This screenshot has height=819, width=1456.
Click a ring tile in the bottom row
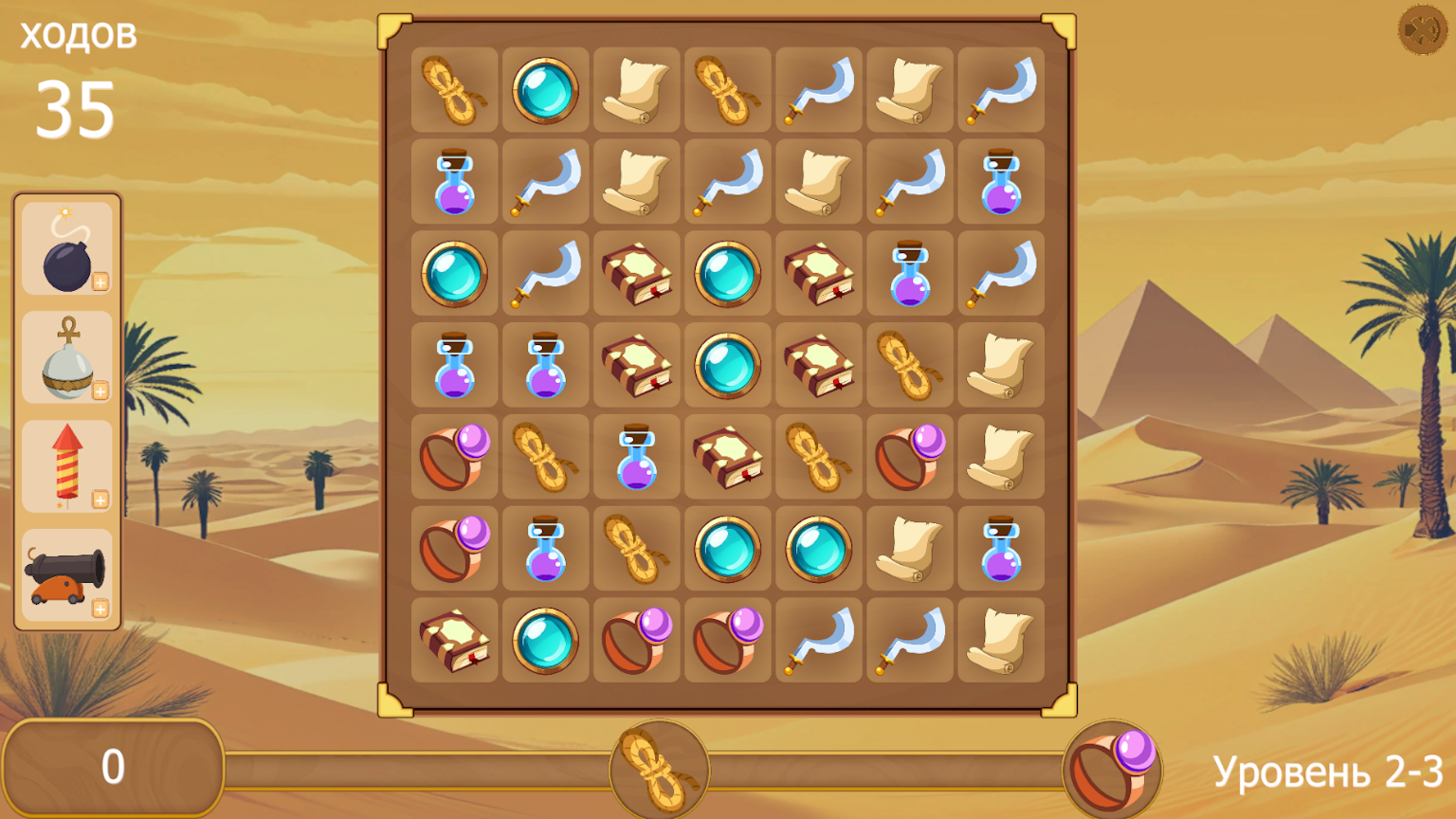pos(636,642)
